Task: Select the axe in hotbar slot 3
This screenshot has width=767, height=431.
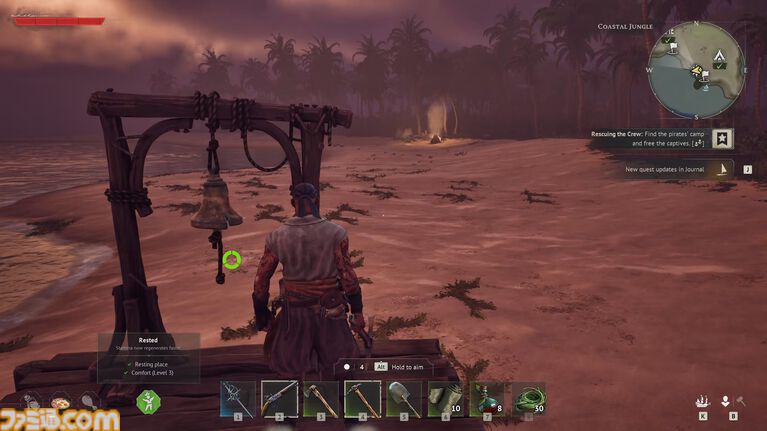Action: tap(321, 398)
